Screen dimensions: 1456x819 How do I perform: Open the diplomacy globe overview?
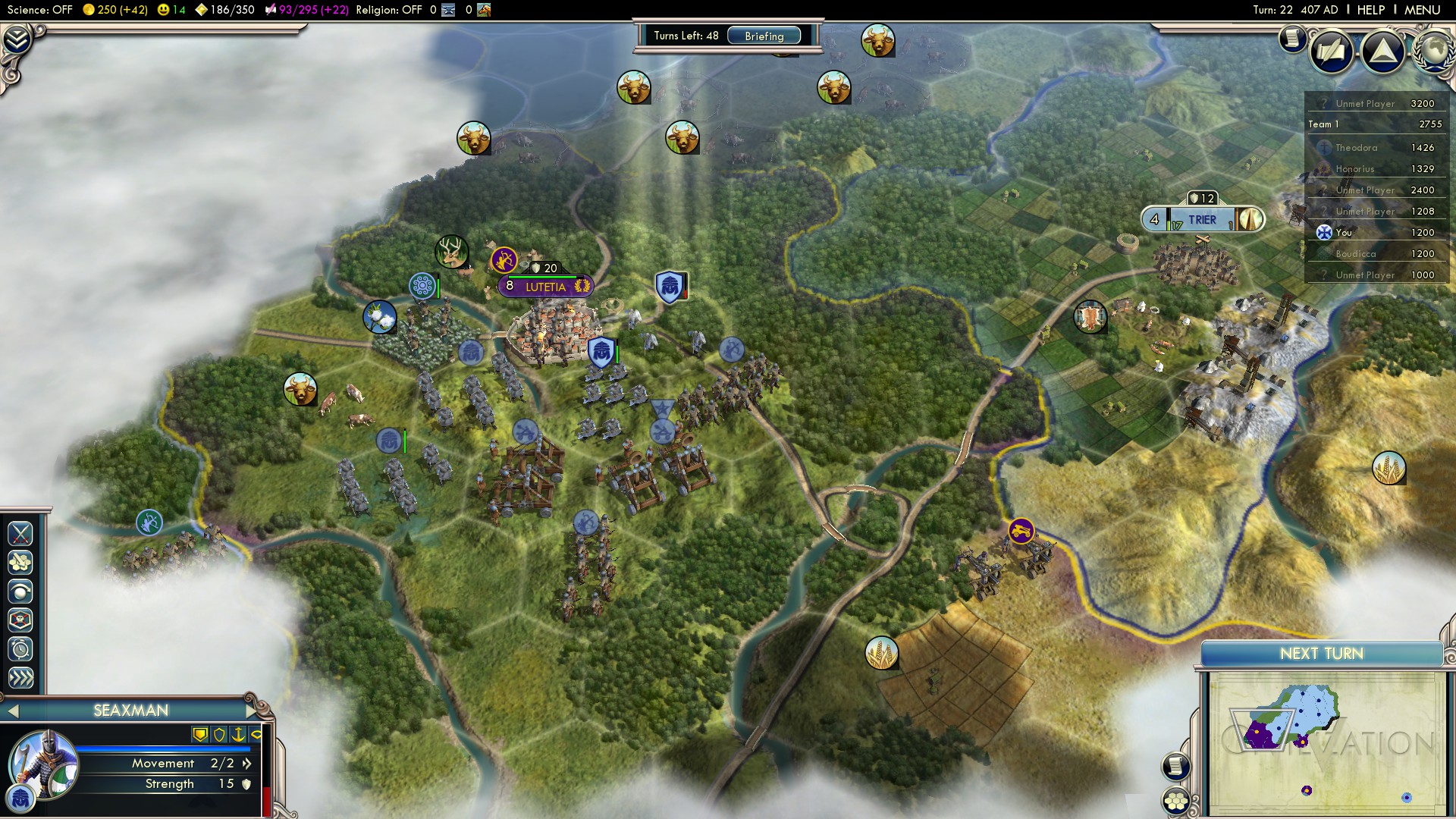(x=1435, y=50)
